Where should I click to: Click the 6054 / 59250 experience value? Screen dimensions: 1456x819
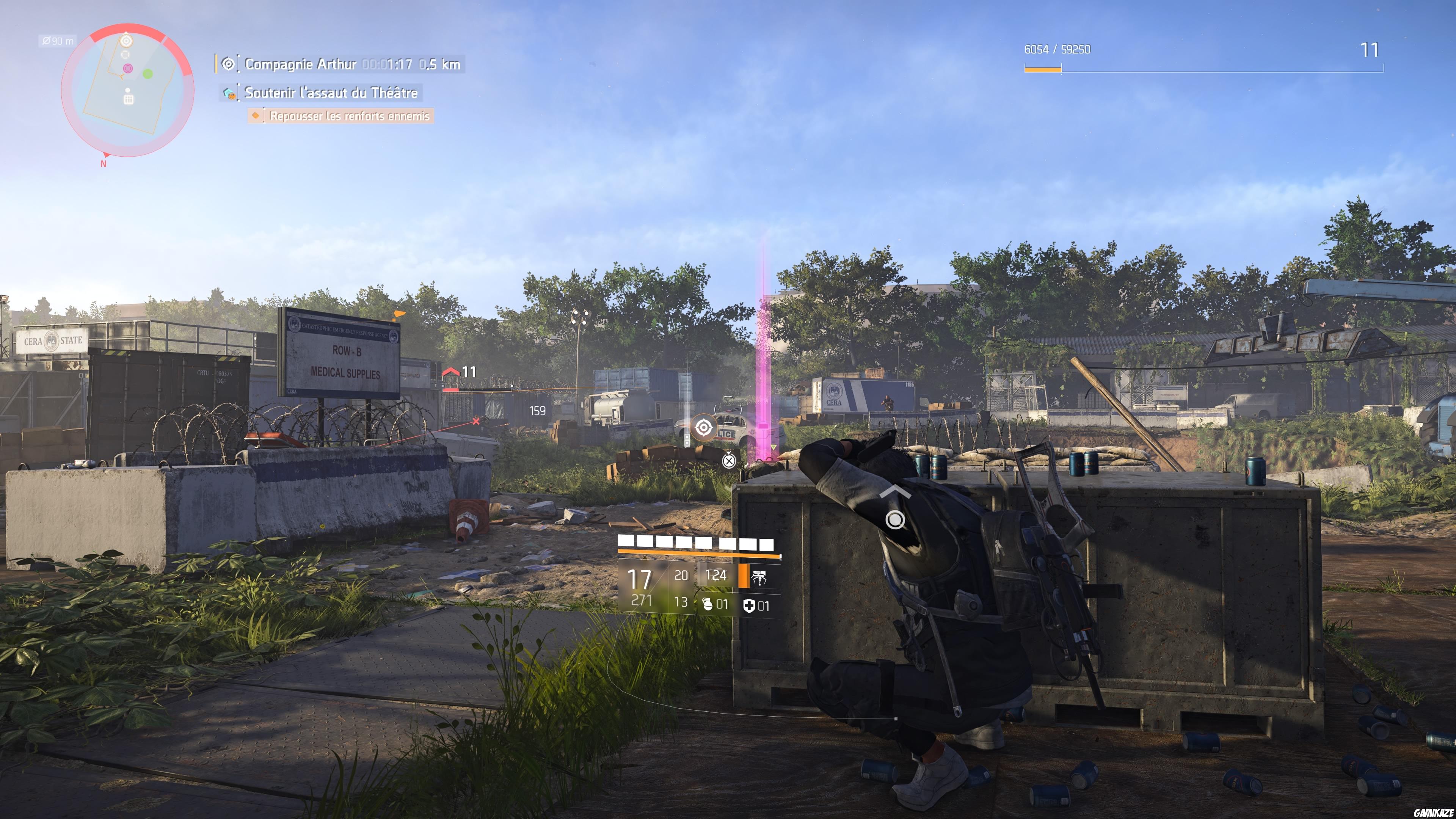[x=1059, y=50]
